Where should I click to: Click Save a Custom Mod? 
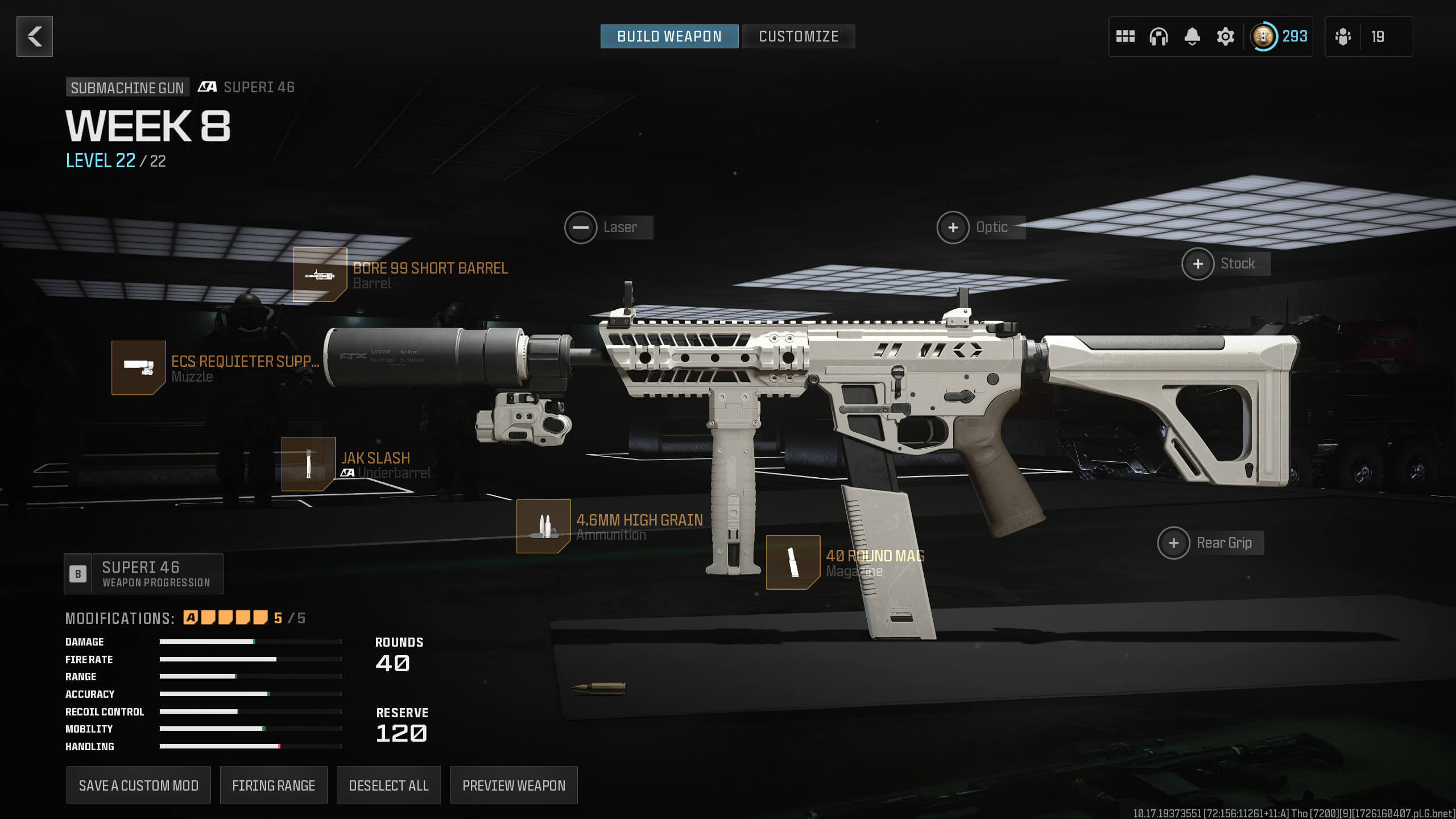click(x=139, y=785)
